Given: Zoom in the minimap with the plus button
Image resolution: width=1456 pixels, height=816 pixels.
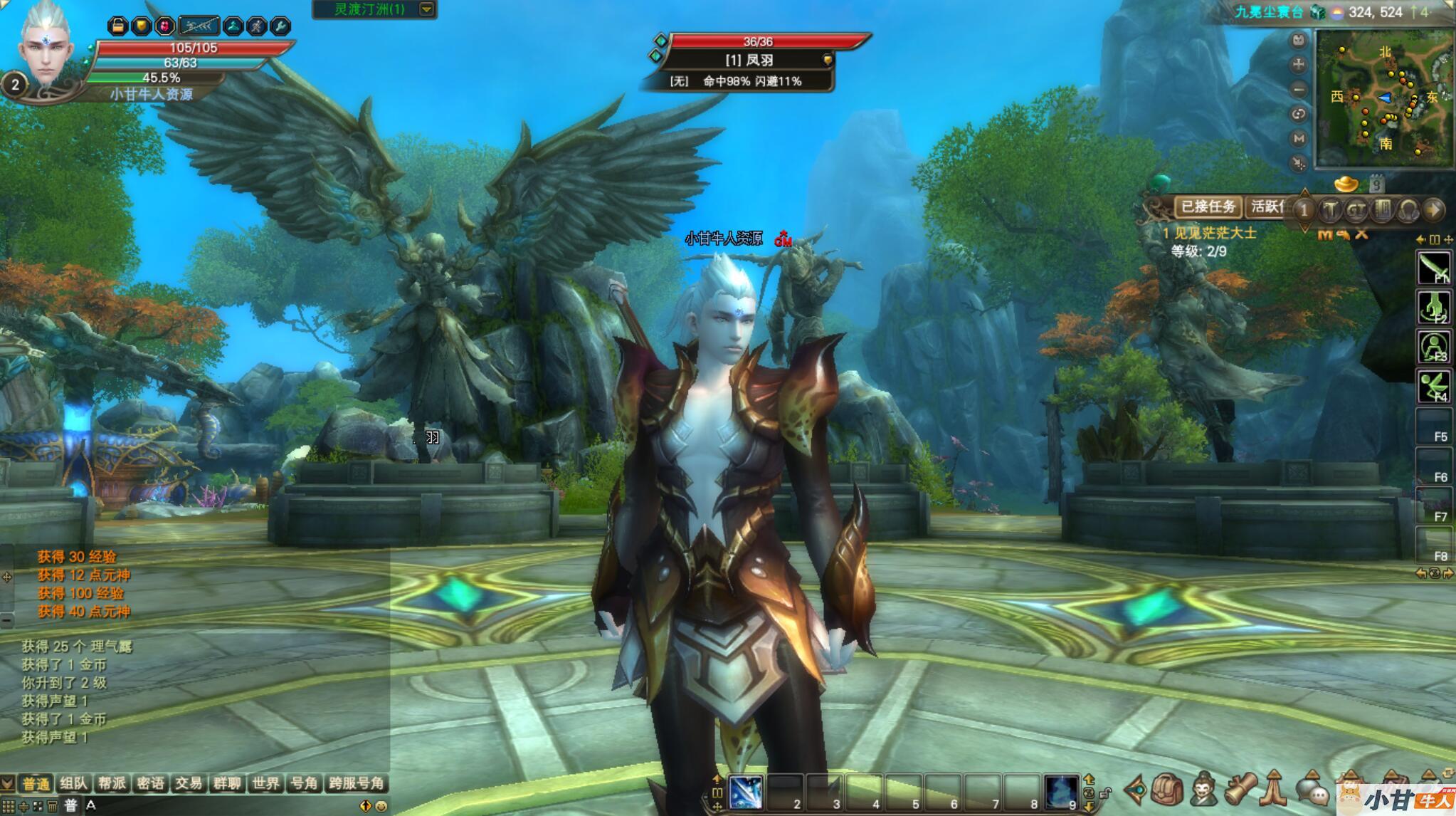Looking at the screenshot, I should [x=1299, y=65].
